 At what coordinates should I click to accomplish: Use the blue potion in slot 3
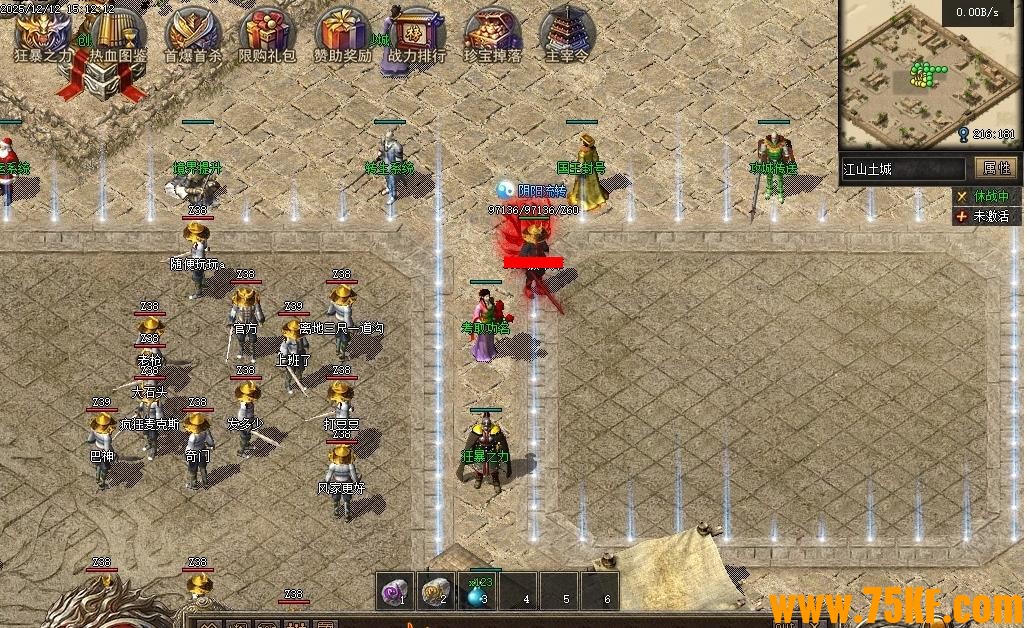click(477, 593)
